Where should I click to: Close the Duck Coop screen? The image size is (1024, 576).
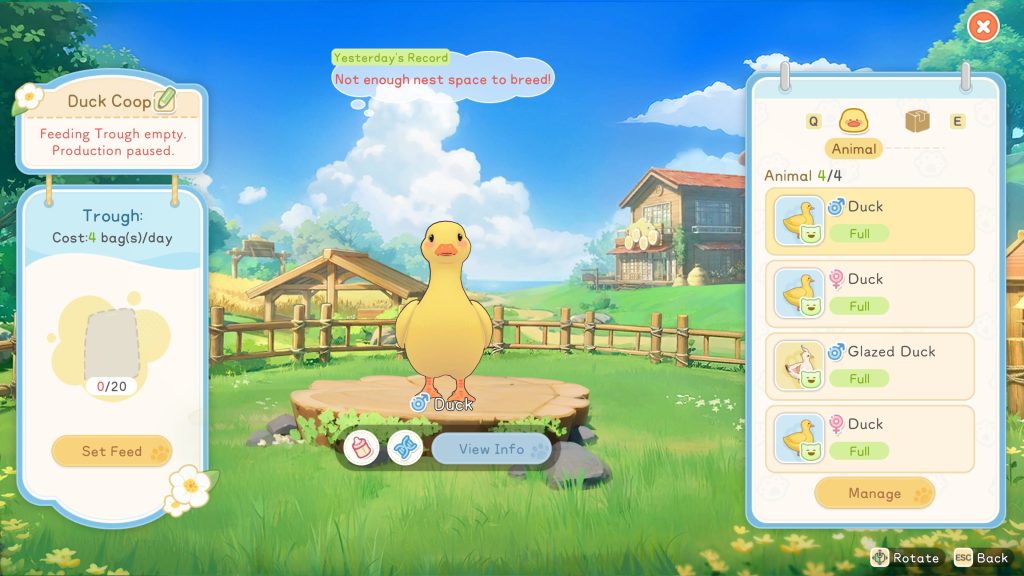click(x=983, y=27)
